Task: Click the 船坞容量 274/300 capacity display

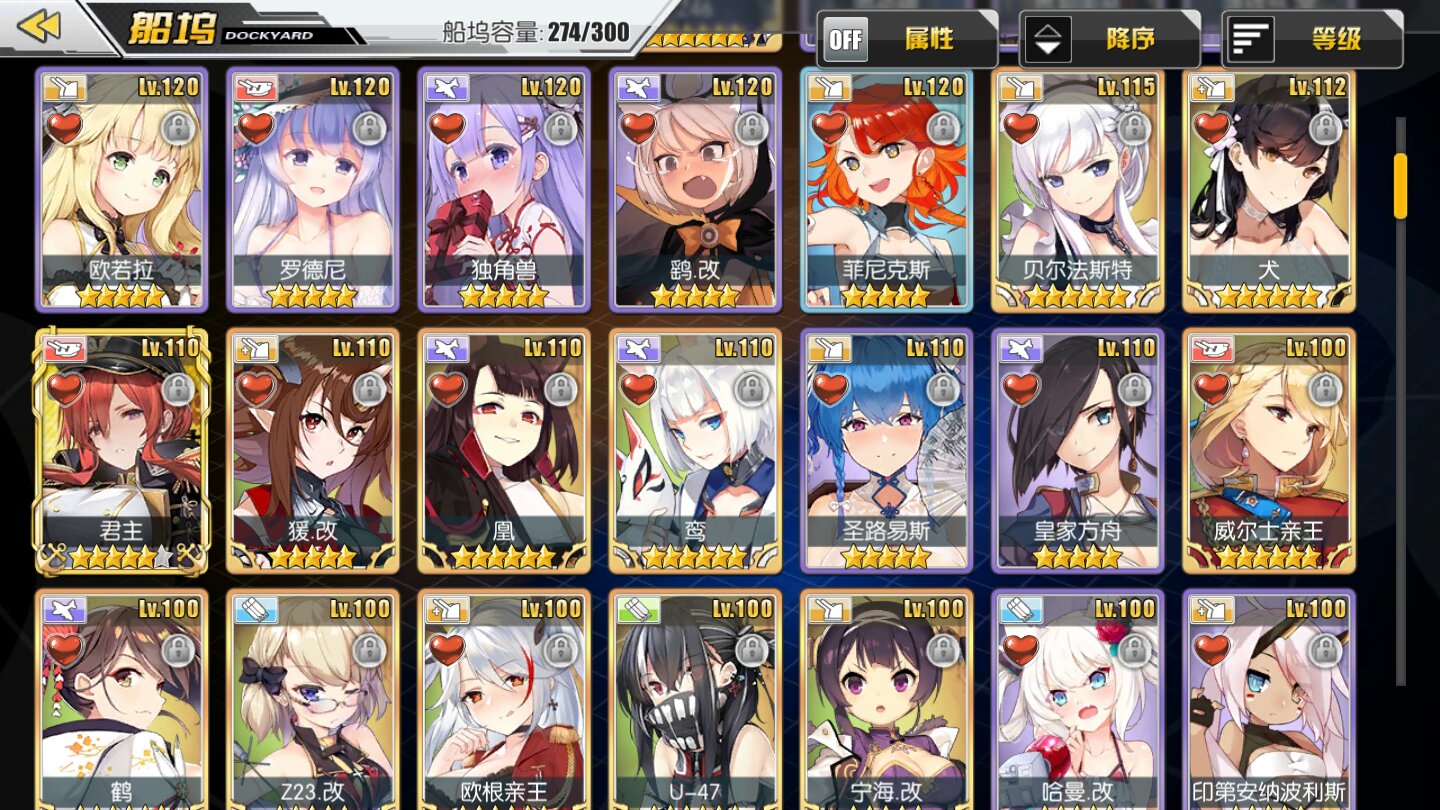Action: 536,31
